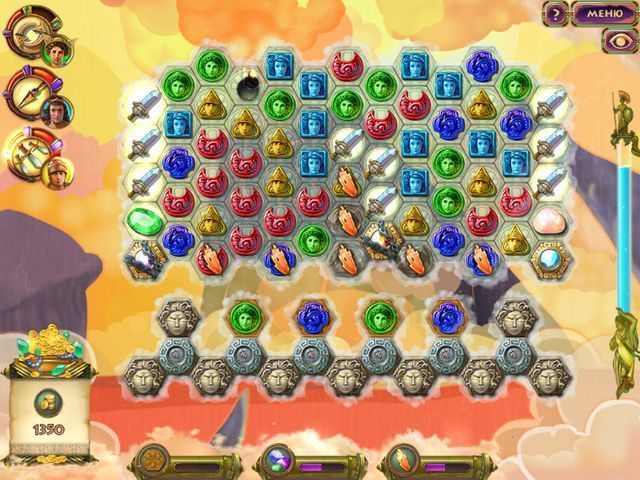Select the black bomb tile
The height and width of the screenshot is (480, 640).
[x=245, y=85]
